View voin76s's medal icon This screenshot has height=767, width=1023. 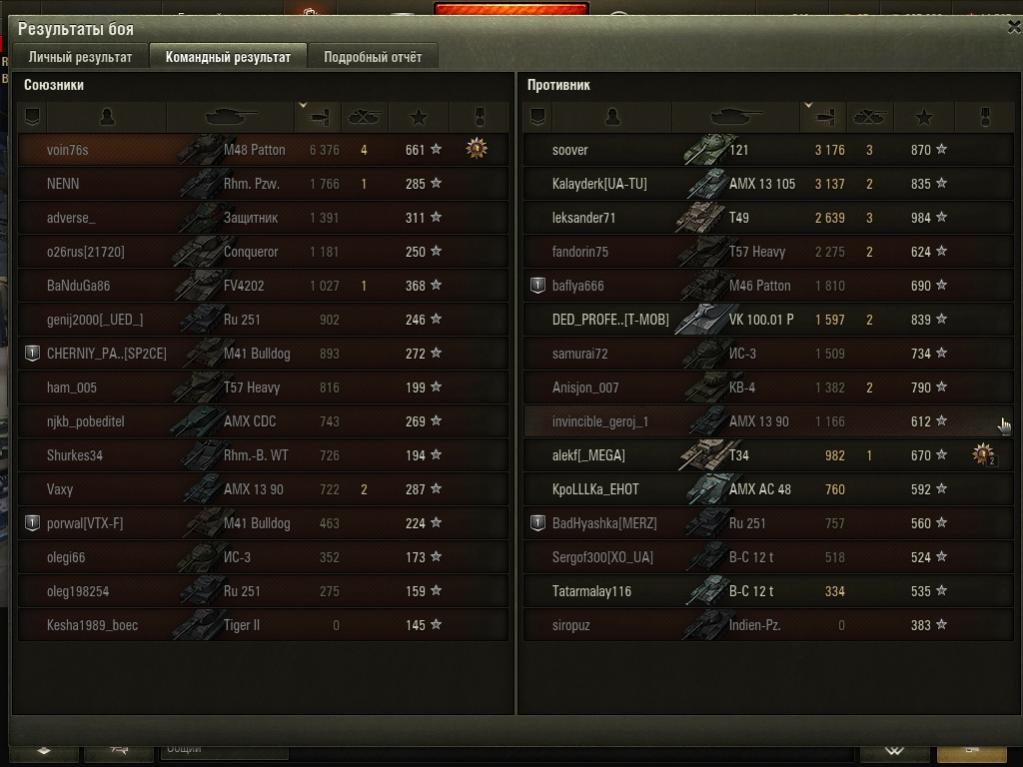(477, 150)
